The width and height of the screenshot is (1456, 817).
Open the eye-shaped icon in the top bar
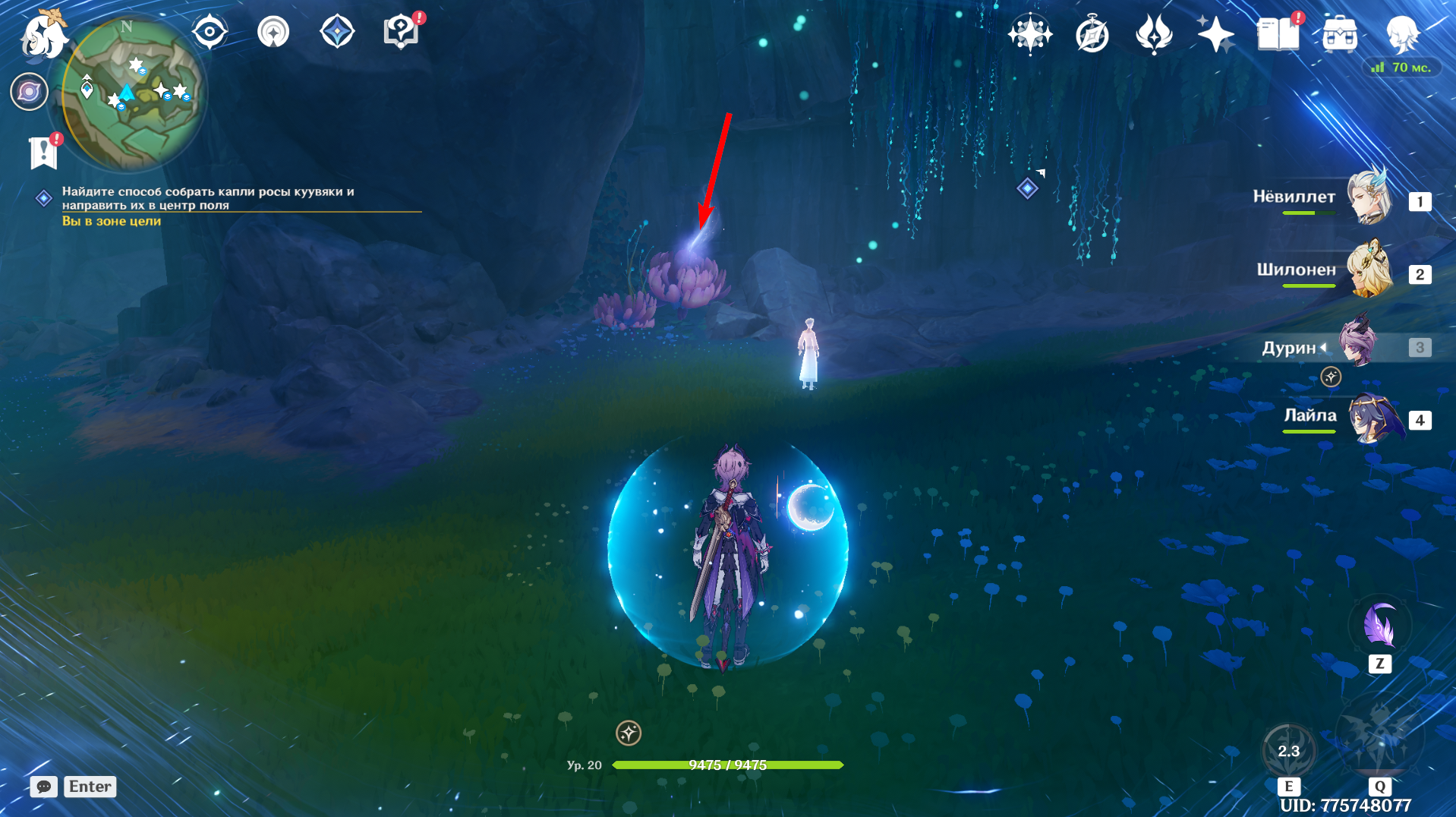pyautogui.click(x=210, y=33)
